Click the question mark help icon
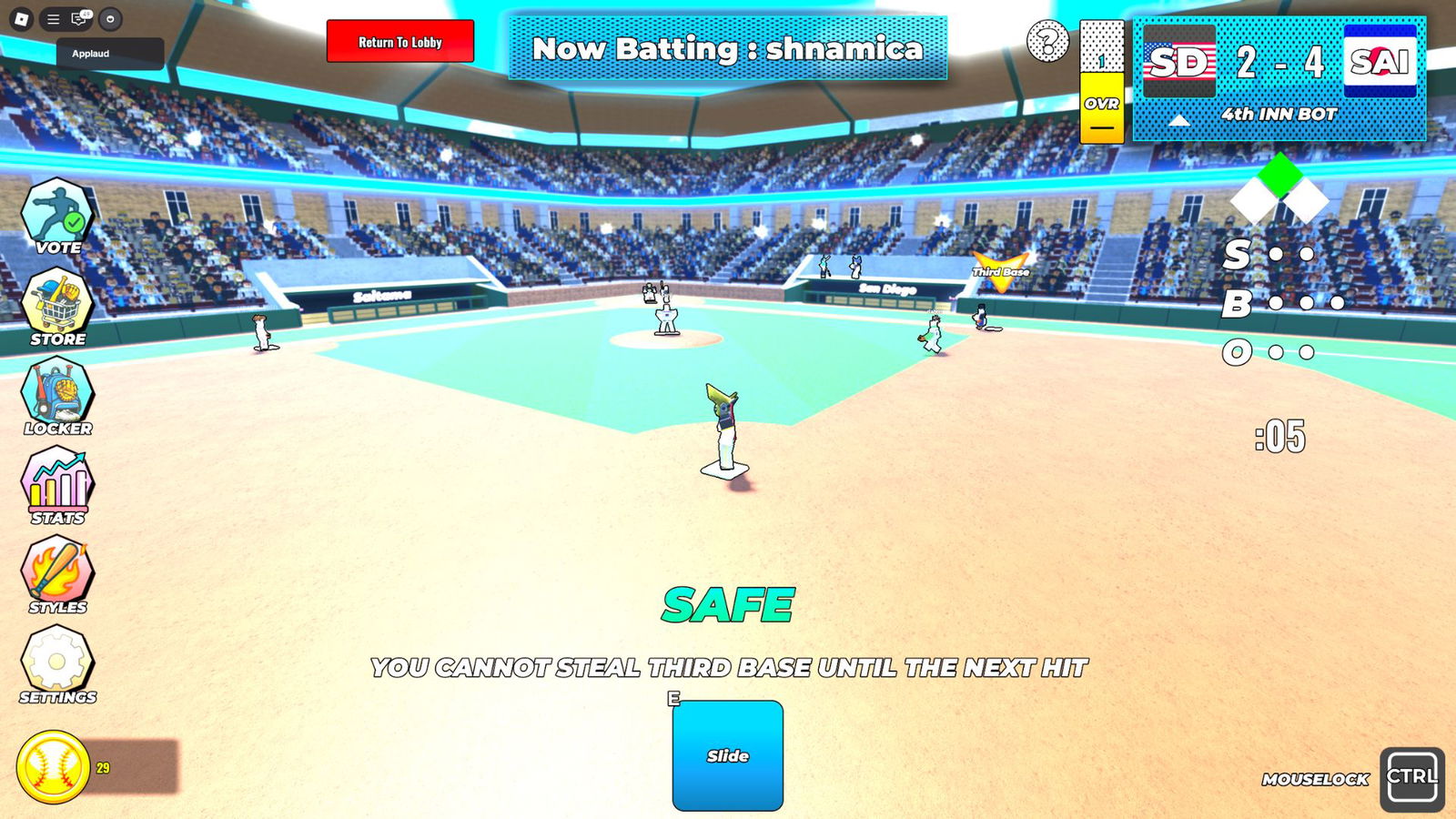The width and height of the screenshot is (1456, 819). [1050, 38]
